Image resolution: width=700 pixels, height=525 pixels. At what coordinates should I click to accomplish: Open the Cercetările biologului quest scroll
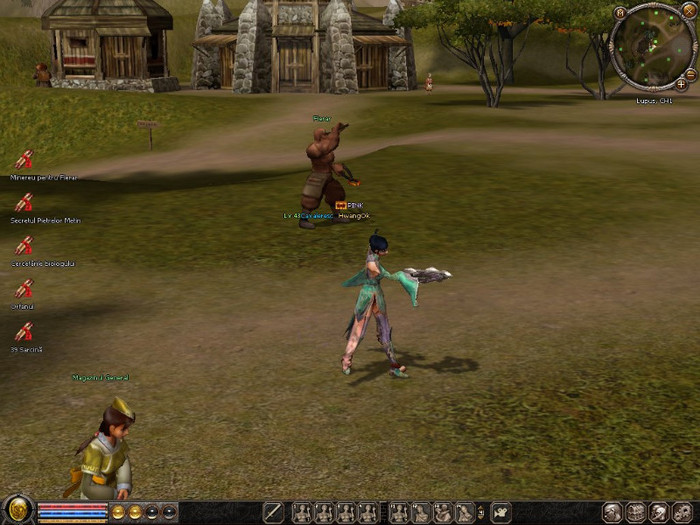pos(23,246)
